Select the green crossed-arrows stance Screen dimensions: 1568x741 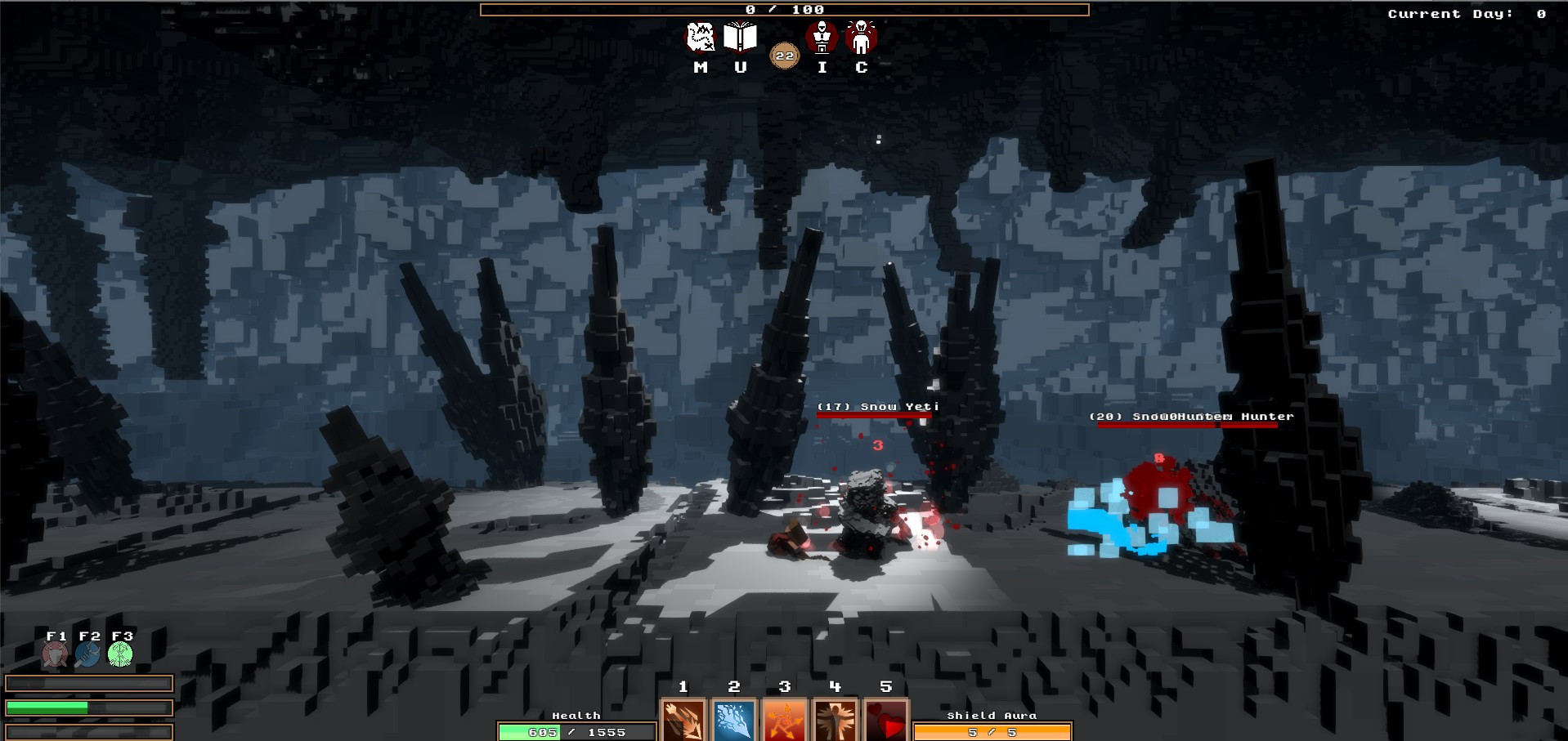(121, 654)
